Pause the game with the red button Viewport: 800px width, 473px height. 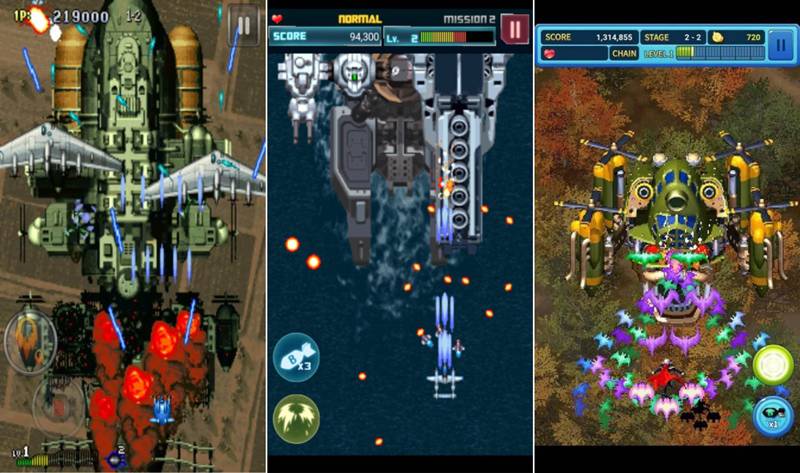[x=515, y=30]
